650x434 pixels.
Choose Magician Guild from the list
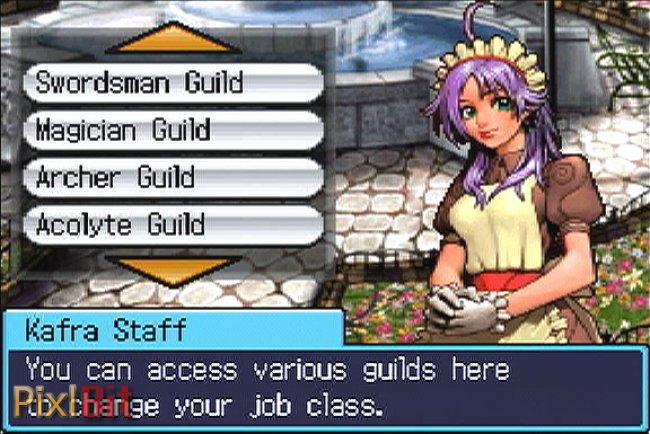(x=172, y=130)
